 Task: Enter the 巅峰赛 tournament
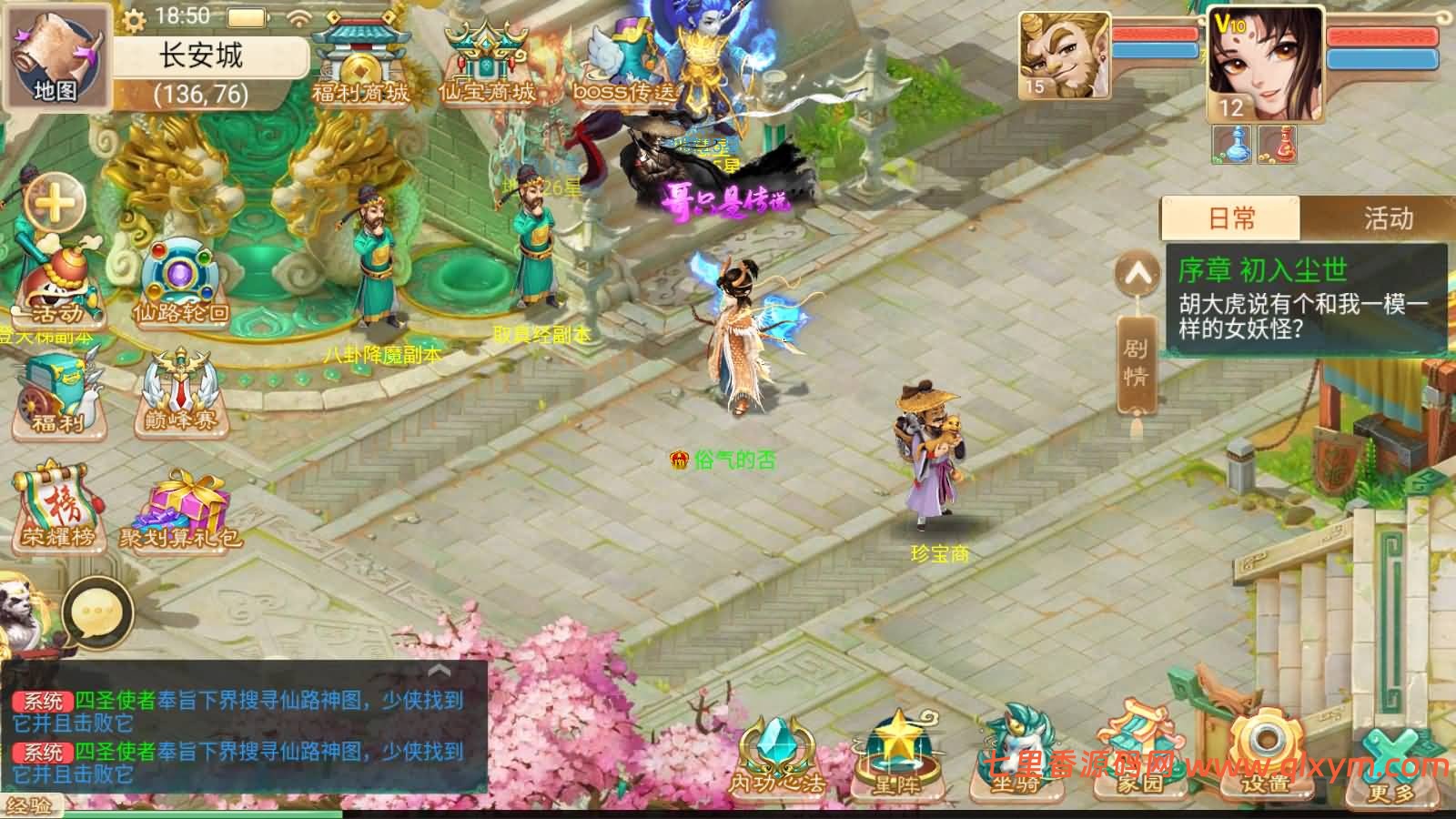point(180,393)
